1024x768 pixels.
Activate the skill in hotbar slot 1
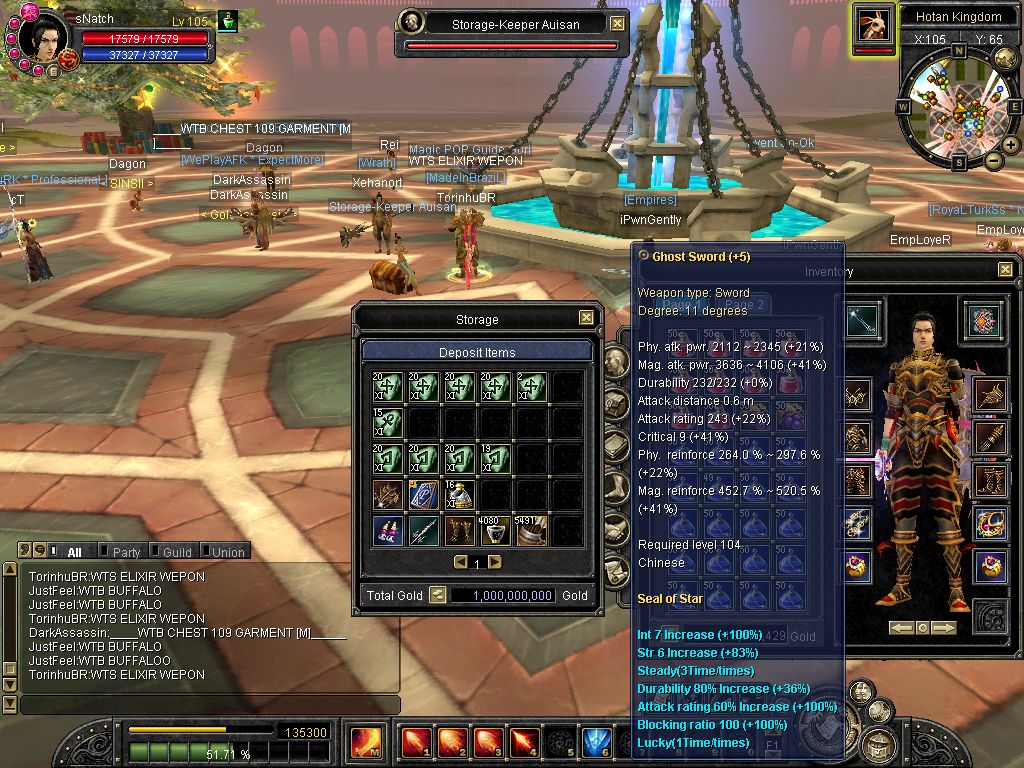(x=416, y=743)
